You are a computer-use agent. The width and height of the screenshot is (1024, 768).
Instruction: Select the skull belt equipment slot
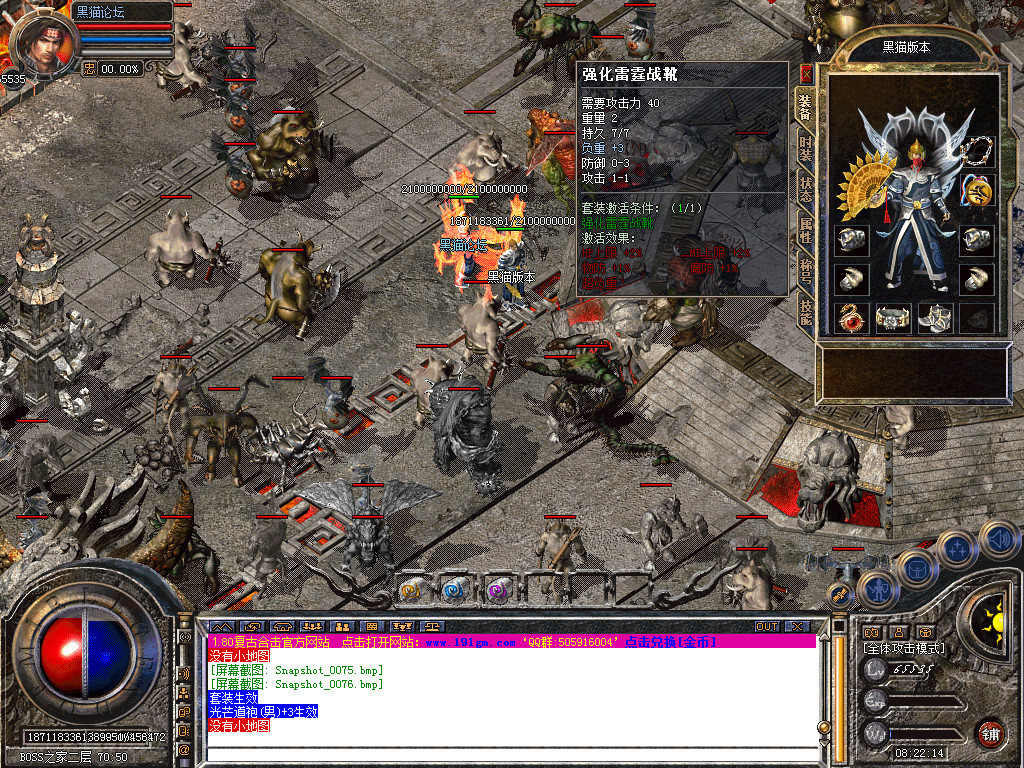point(893,318)
